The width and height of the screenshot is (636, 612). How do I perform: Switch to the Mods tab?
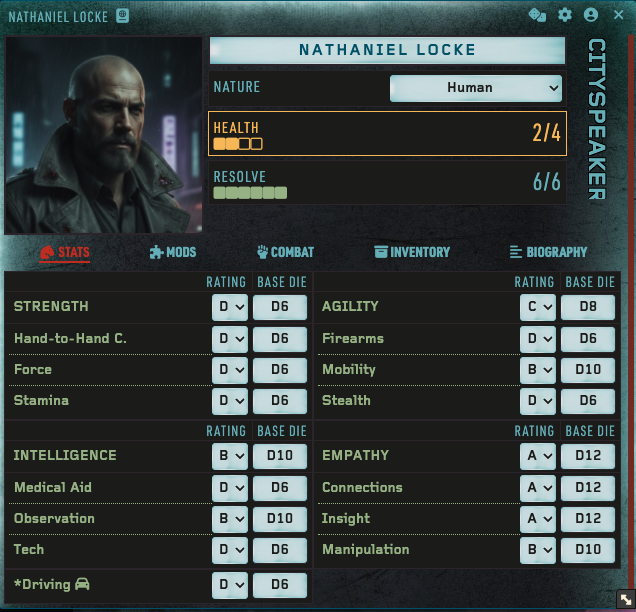[173, 253]
